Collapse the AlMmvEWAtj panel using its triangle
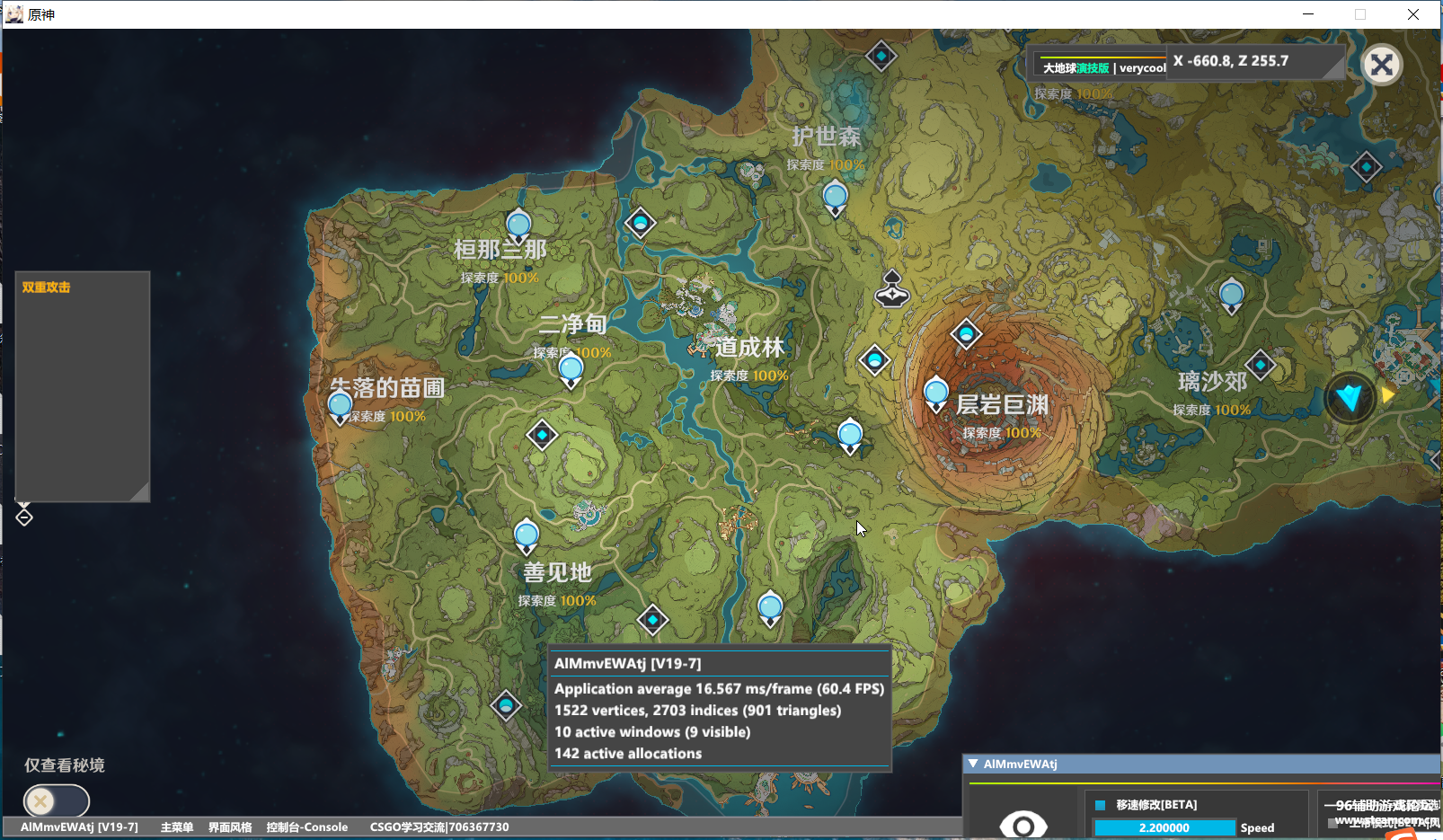The height and width of the screenshot is (840, 1443). click(x=973, y=764)
